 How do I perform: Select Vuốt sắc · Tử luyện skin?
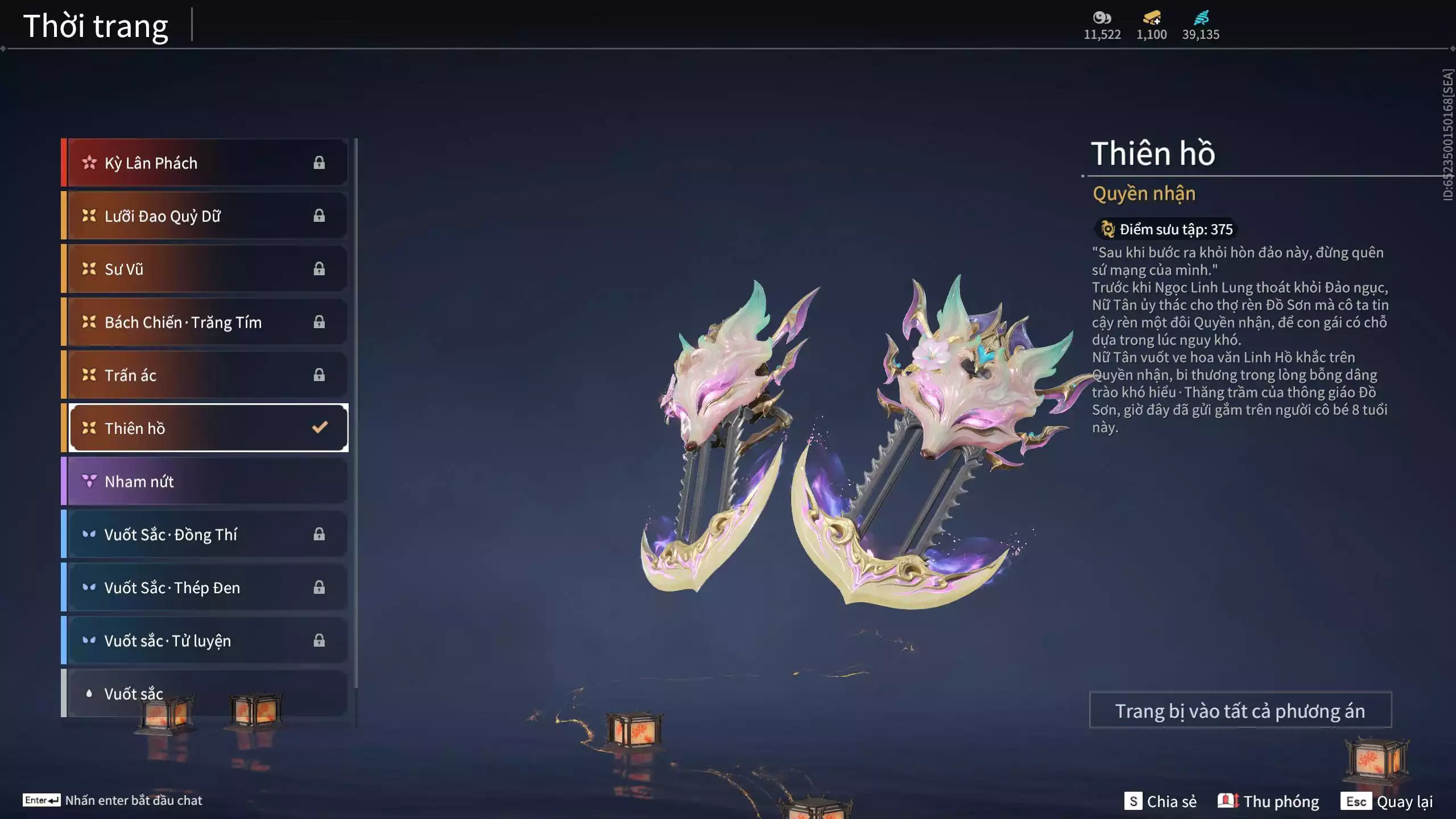coord(205,640)
